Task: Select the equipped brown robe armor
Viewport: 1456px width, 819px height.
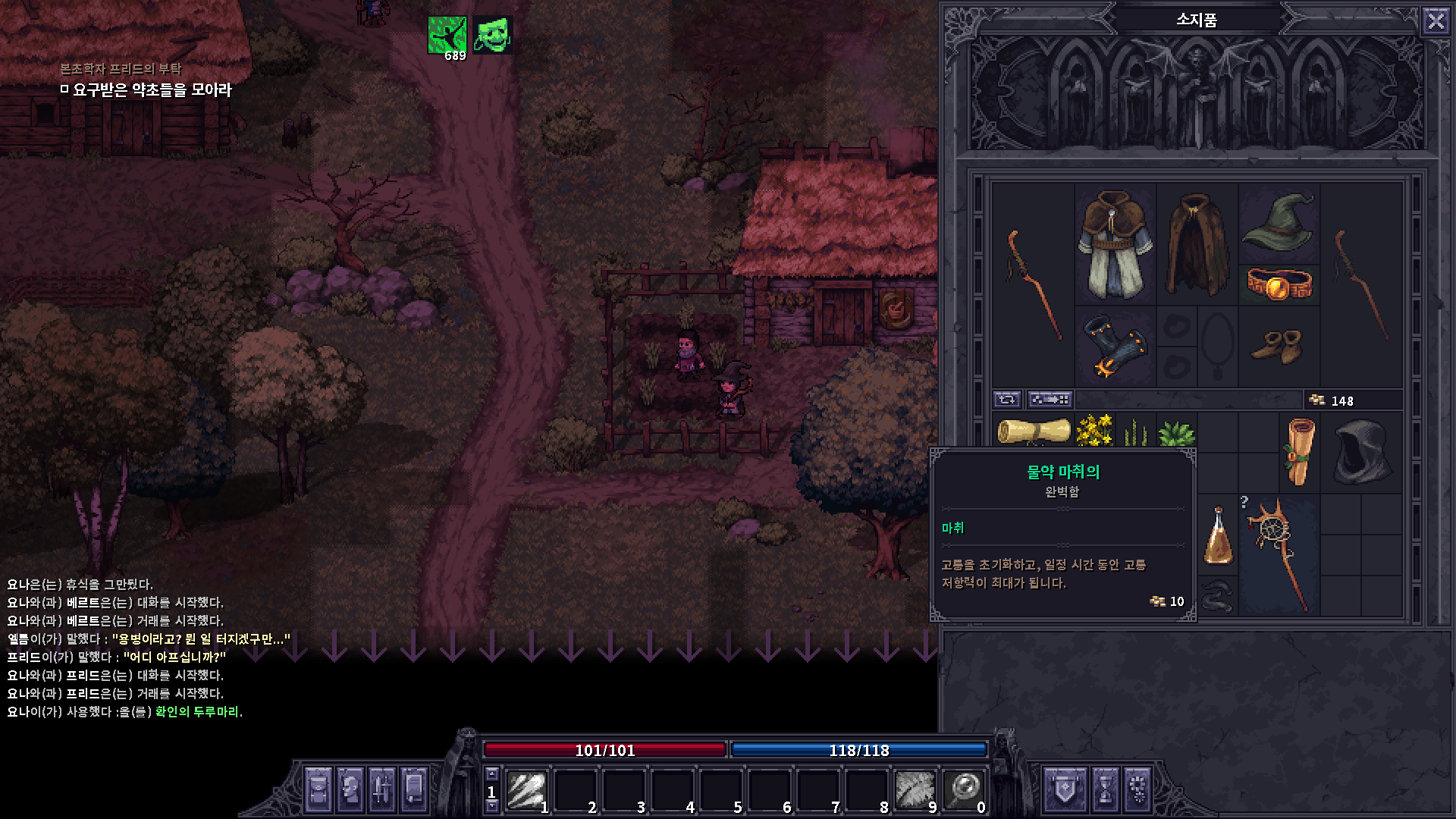Action: [1115, 244]
